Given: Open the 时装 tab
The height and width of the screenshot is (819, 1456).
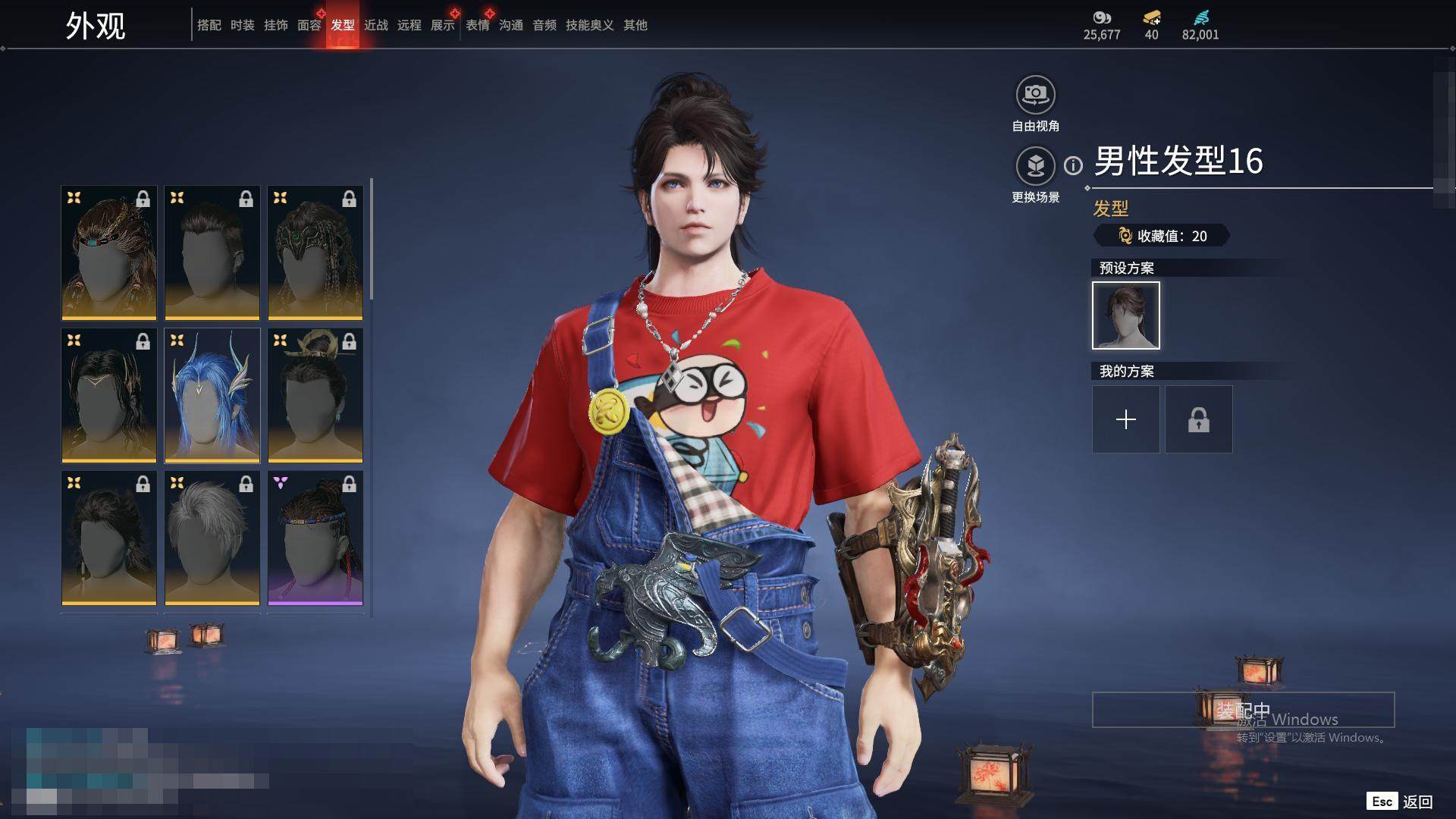Looking at the screenshot, I should [242, 25].
